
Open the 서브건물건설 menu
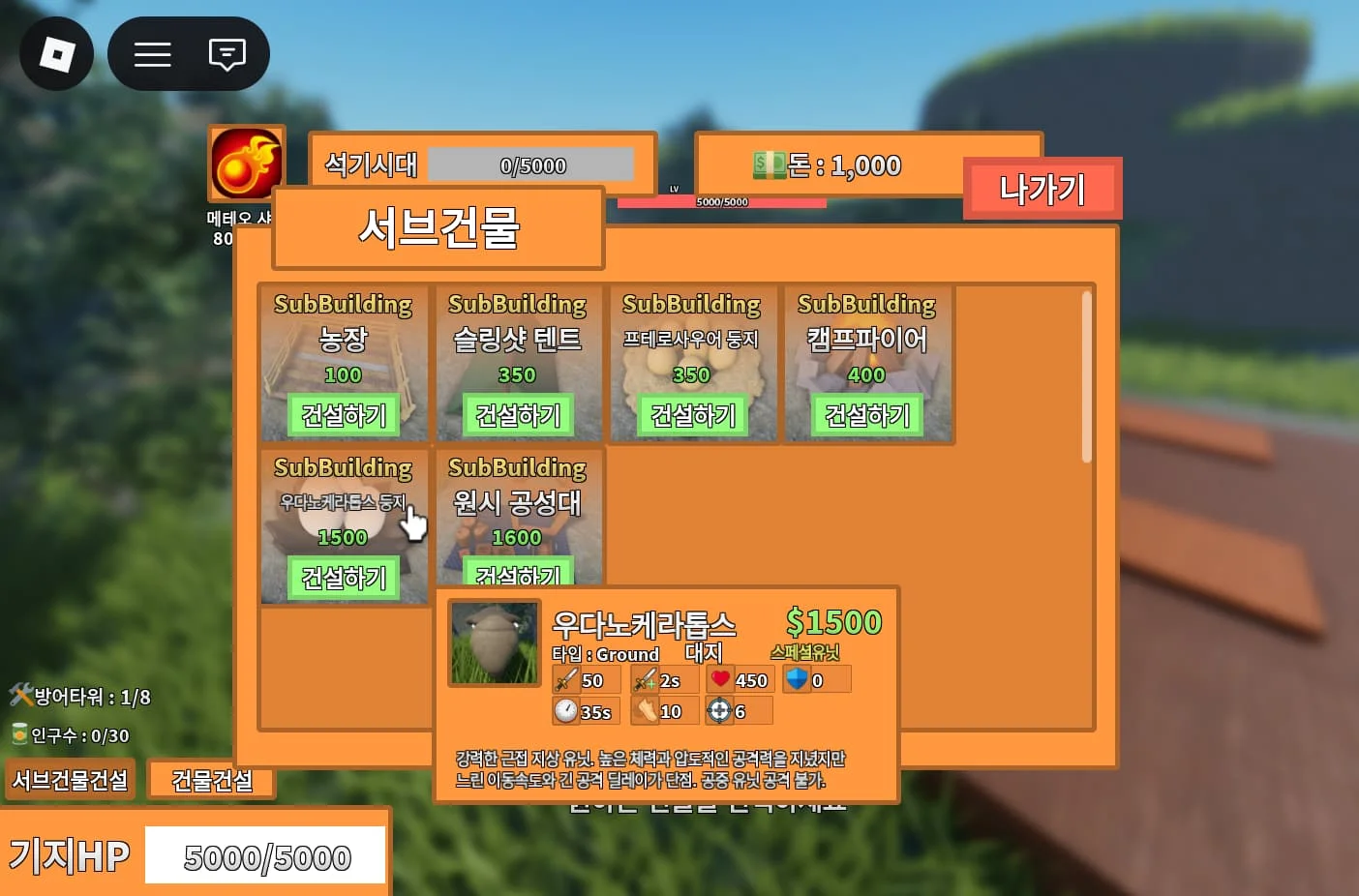click(x=70, y=780)
